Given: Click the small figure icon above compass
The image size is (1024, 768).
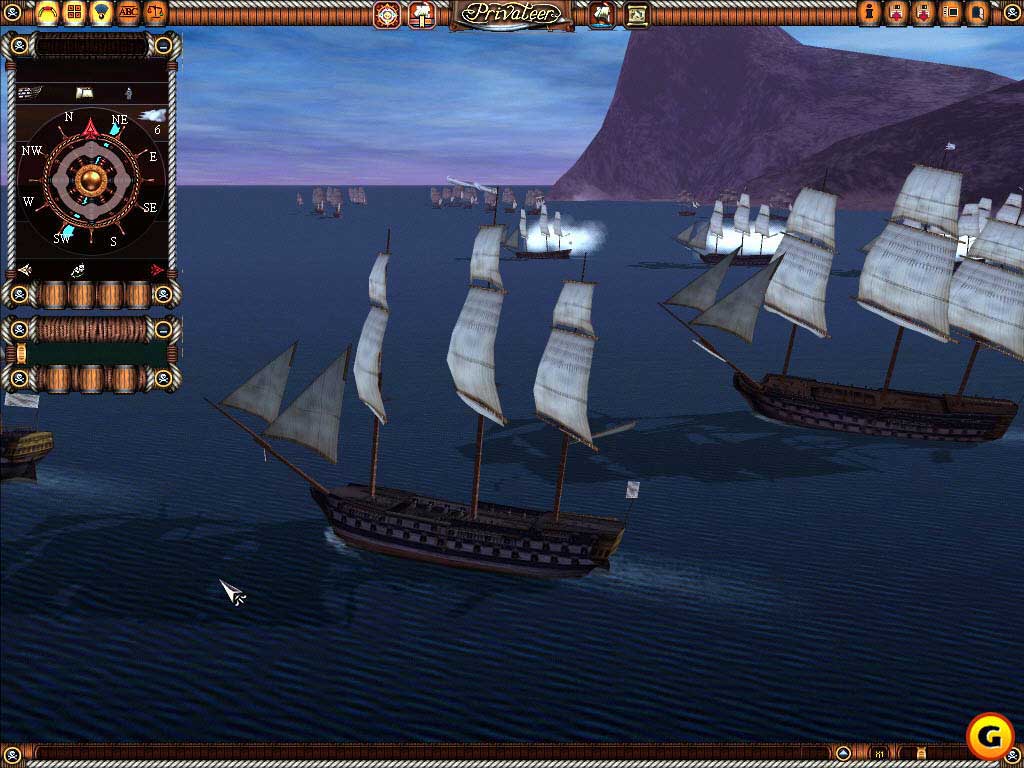Looking at the screenshot, I should pyautogui.click(x=127, y=93).
